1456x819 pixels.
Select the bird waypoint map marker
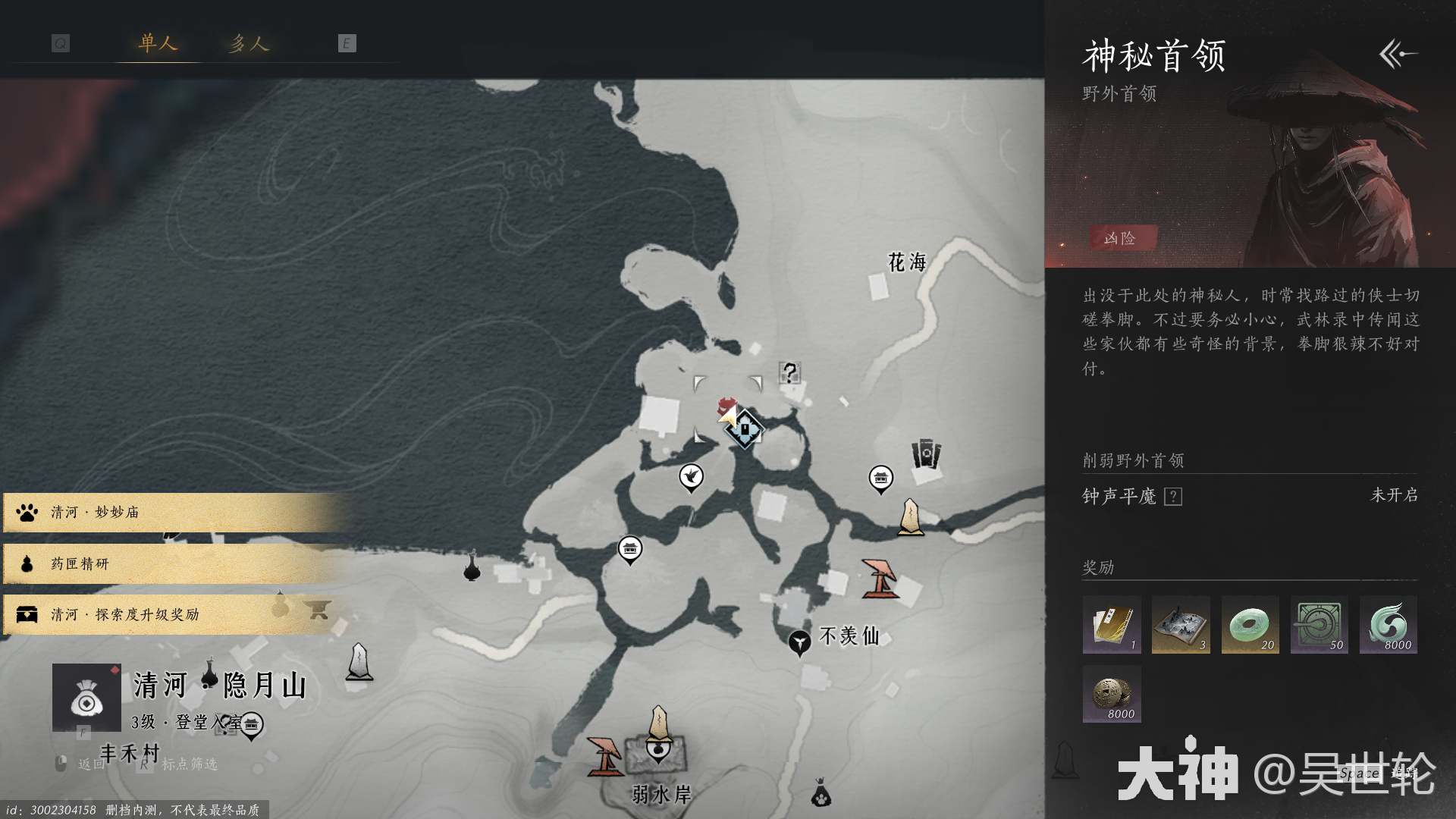click(691, 477)
